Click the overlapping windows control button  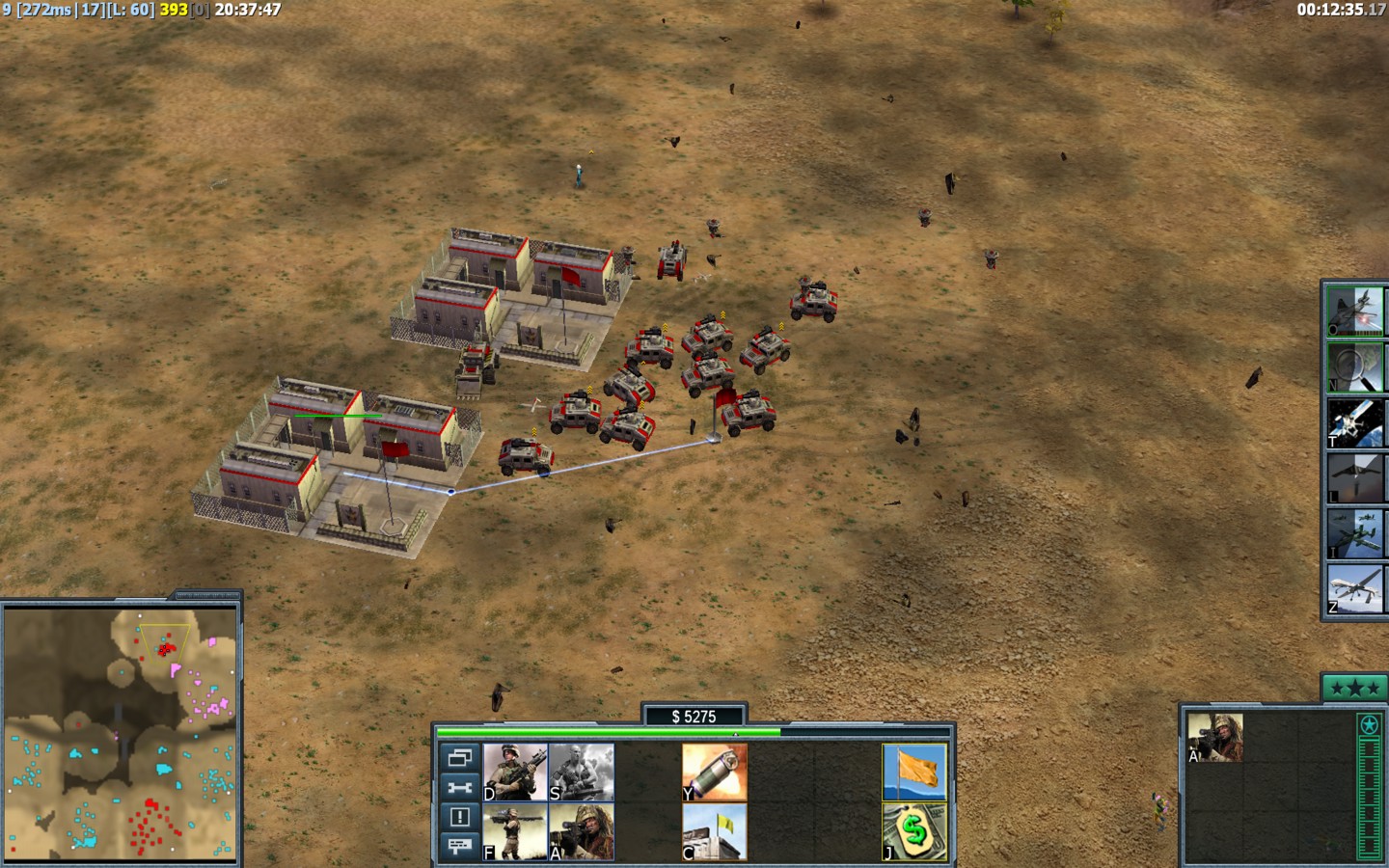460,758
